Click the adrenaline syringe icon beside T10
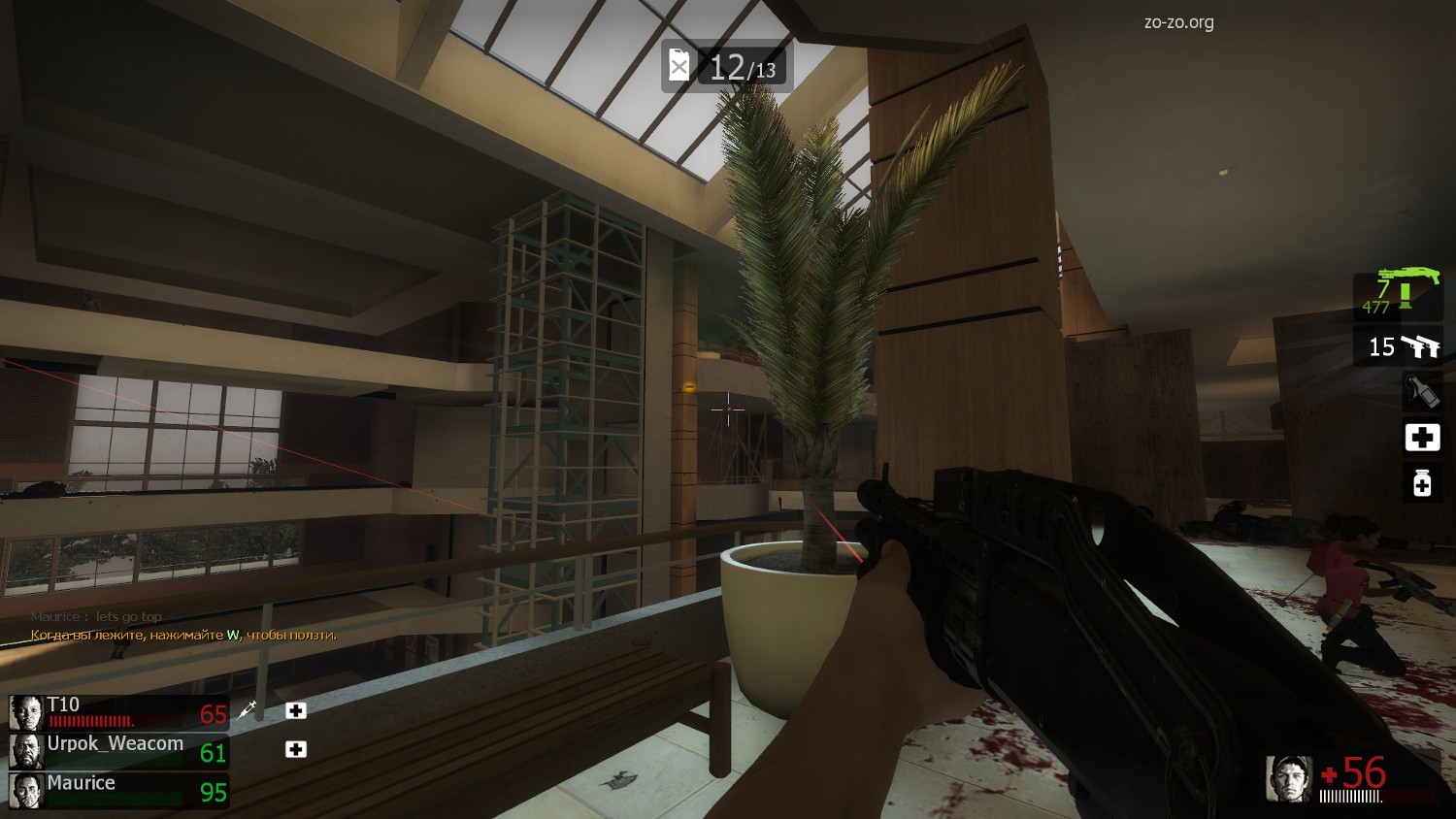Viewport: 1456px width, 819px height. (248, 710)
